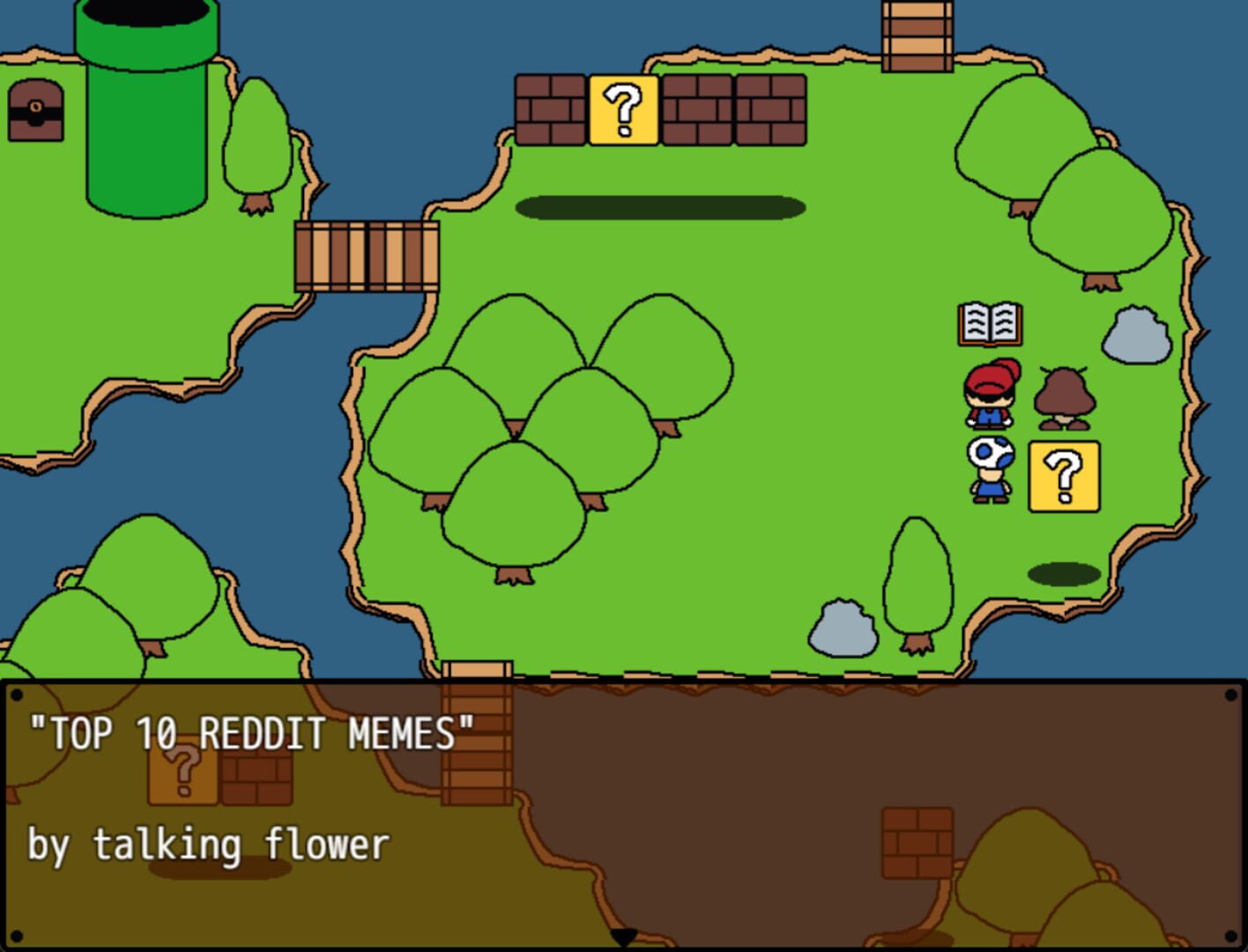
Task: Select the blue Toad sprite
Action: click(x=991, y=467)
